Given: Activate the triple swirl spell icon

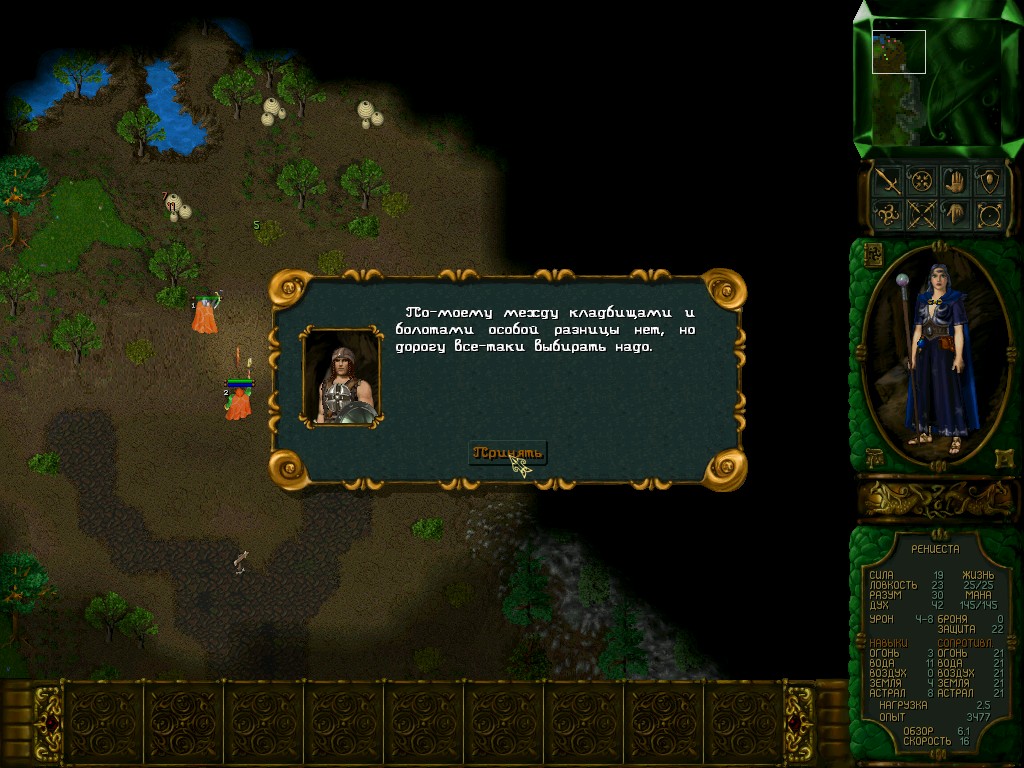Looking at the screenshot, I should (x=888, y=214).
